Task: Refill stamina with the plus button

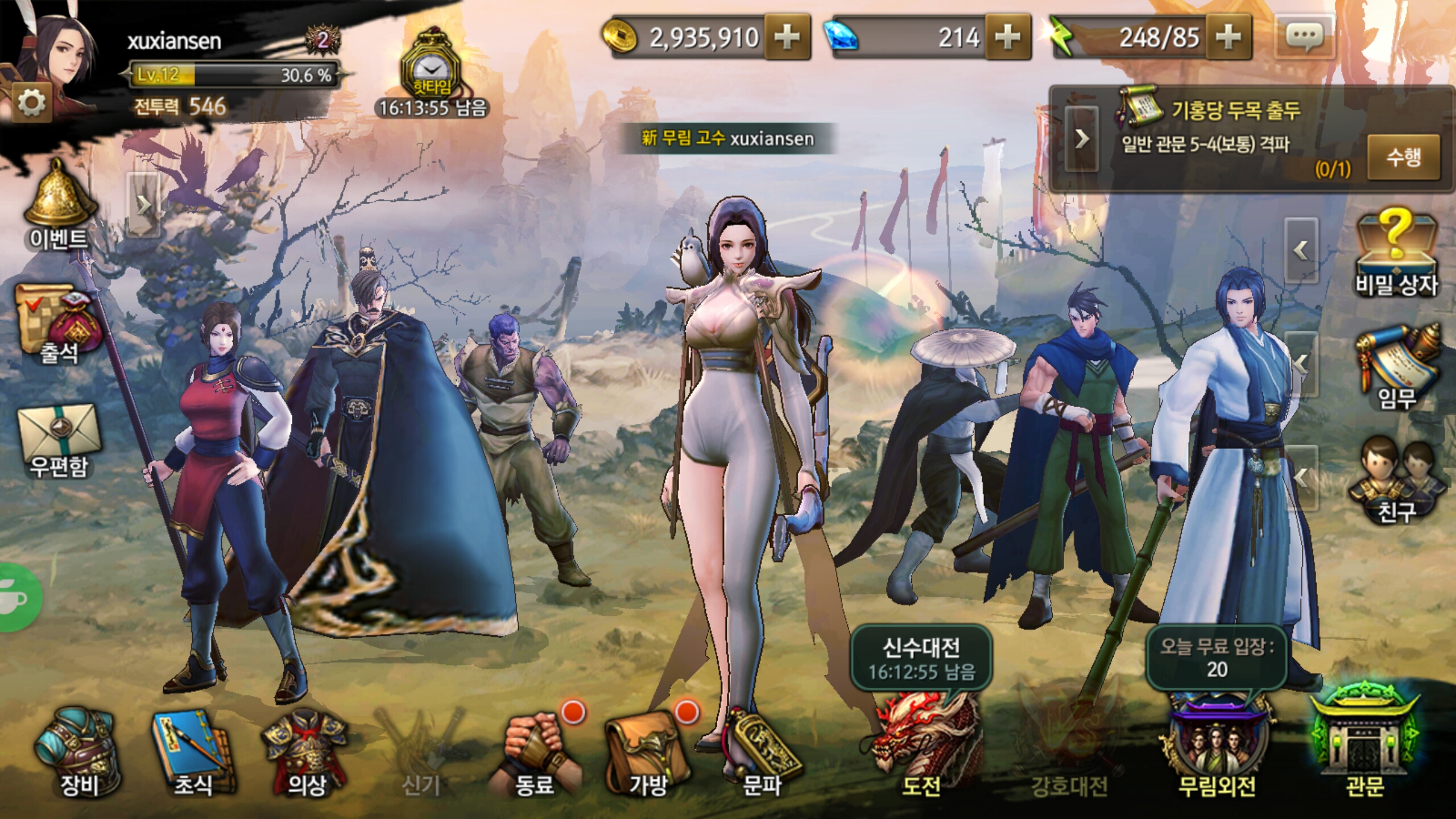Action: click(1228, 38)
